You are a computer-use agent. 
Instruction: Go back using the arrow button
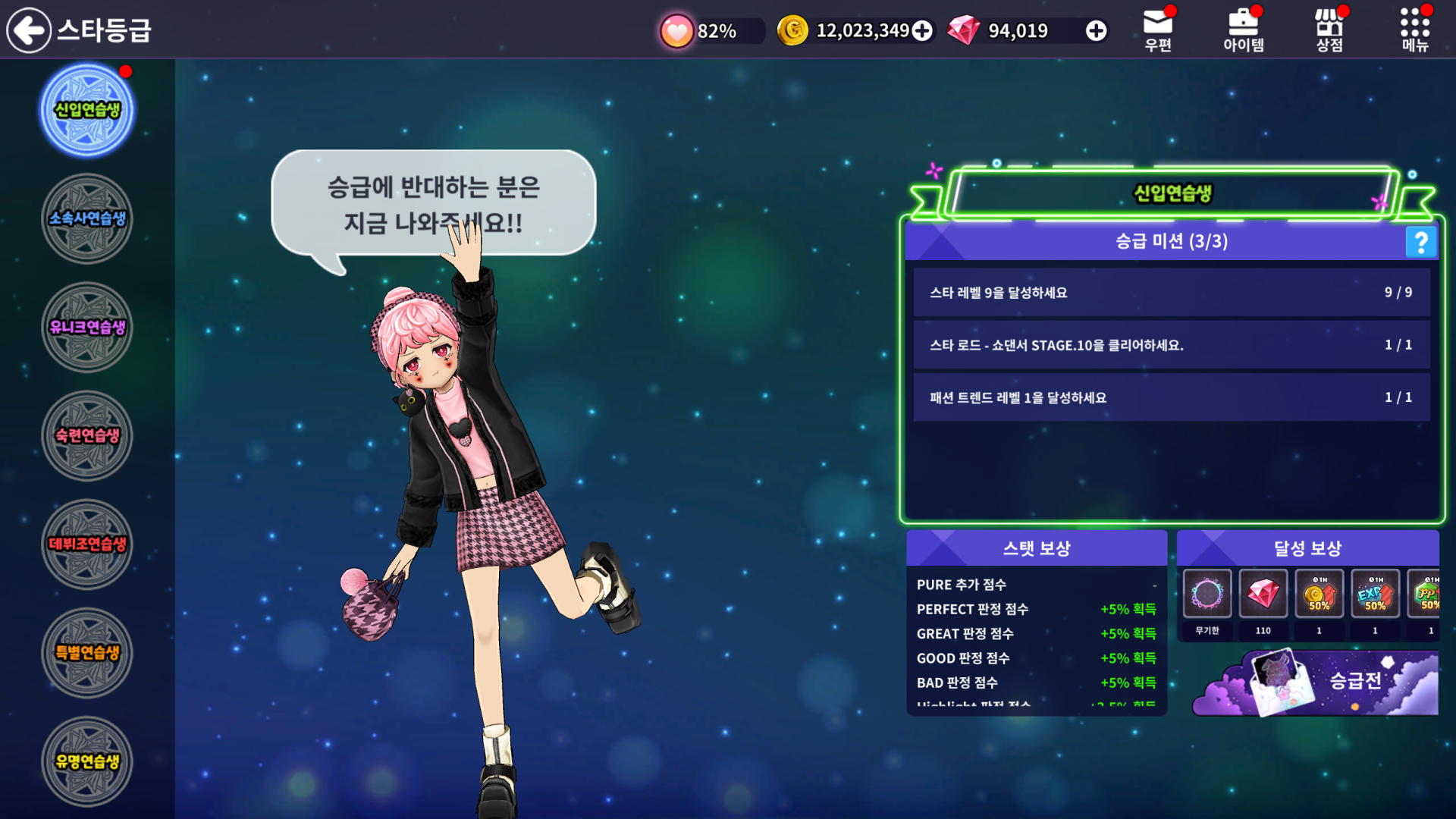pos(29,30)
